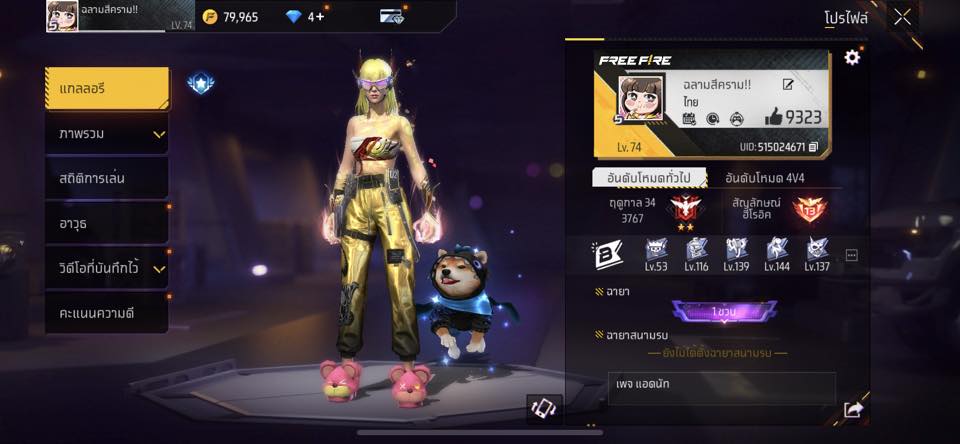Click the purple title banner under ฉายา

point(724,312)
